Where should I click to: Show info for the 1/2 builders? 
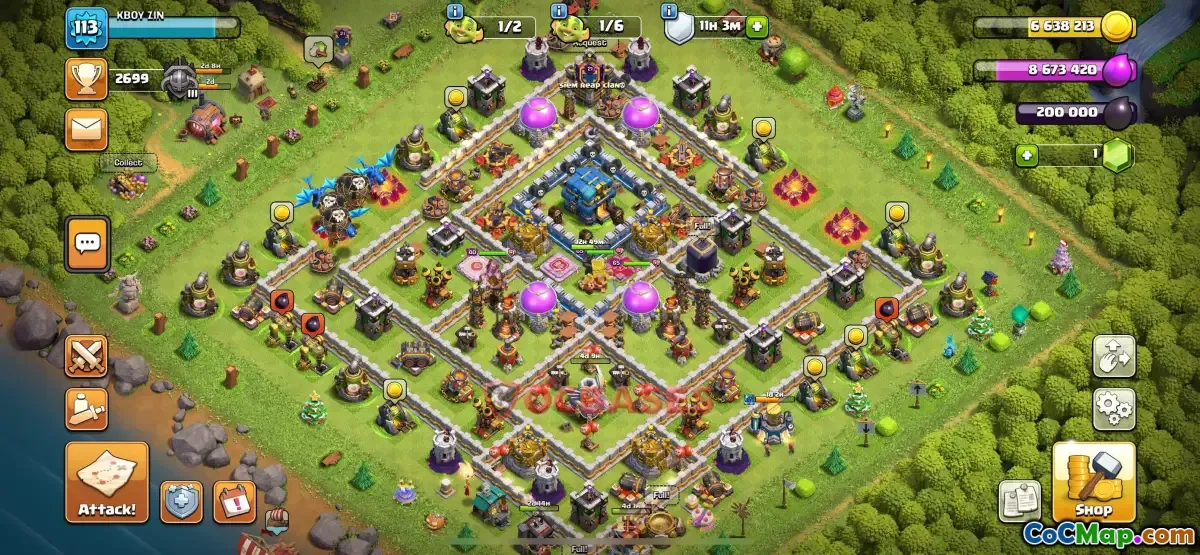455,11
